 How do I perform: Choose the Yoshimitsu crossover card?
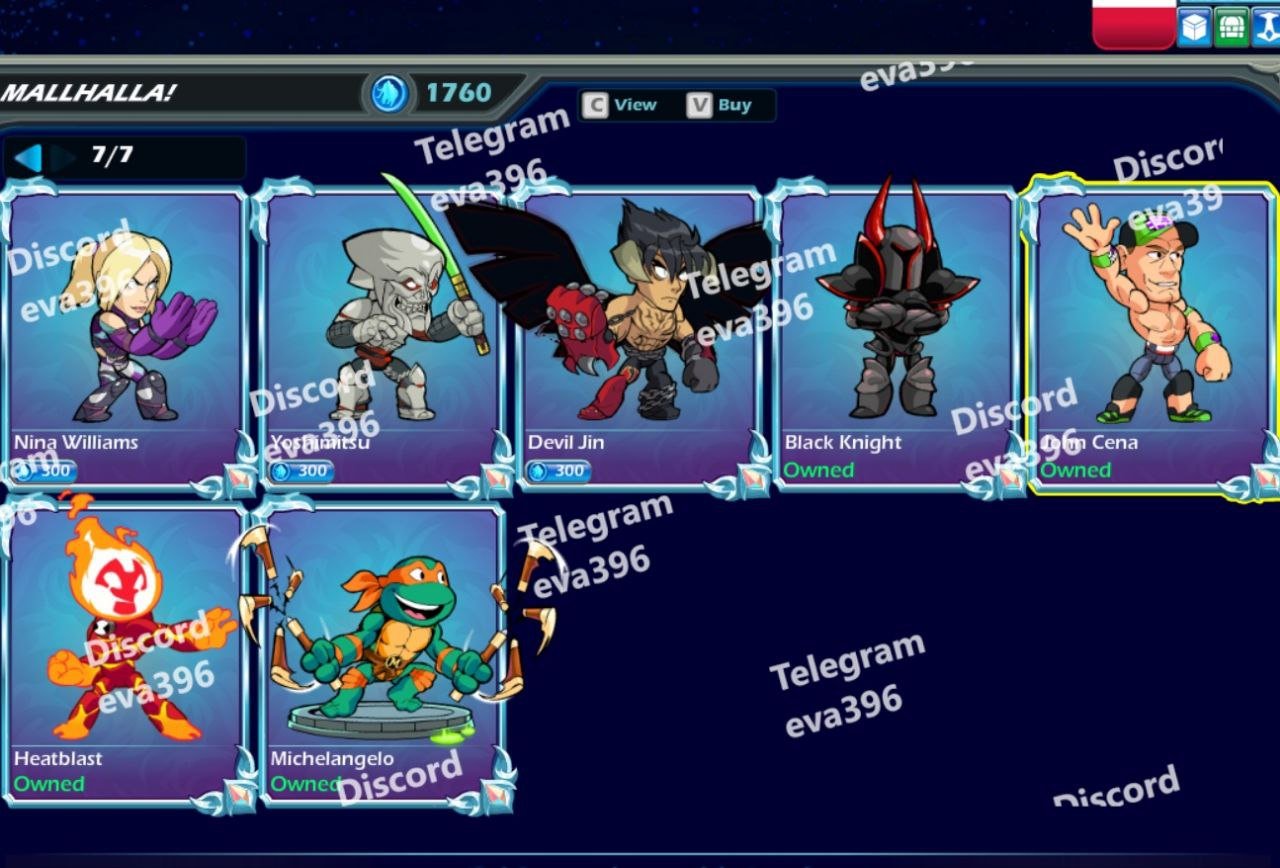(x=382, y=335)
